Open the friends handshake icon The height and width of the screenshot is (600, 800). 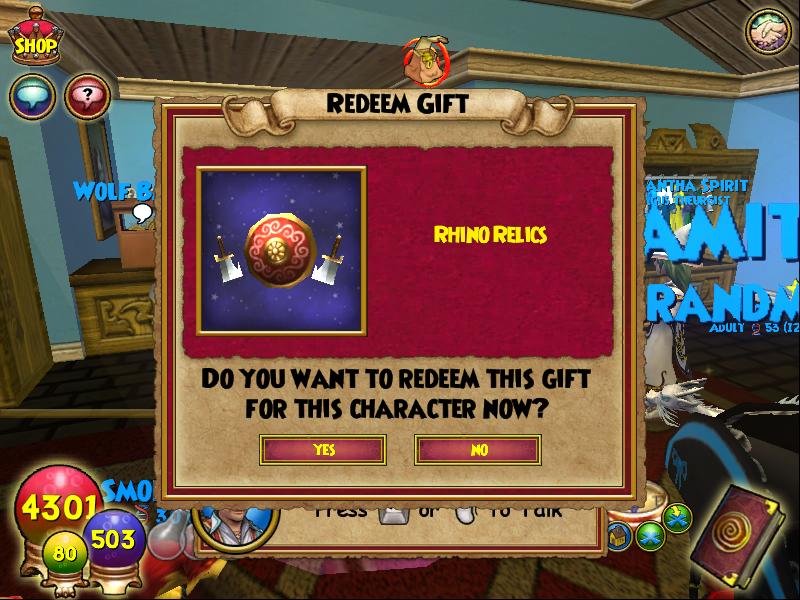(768, 32)
